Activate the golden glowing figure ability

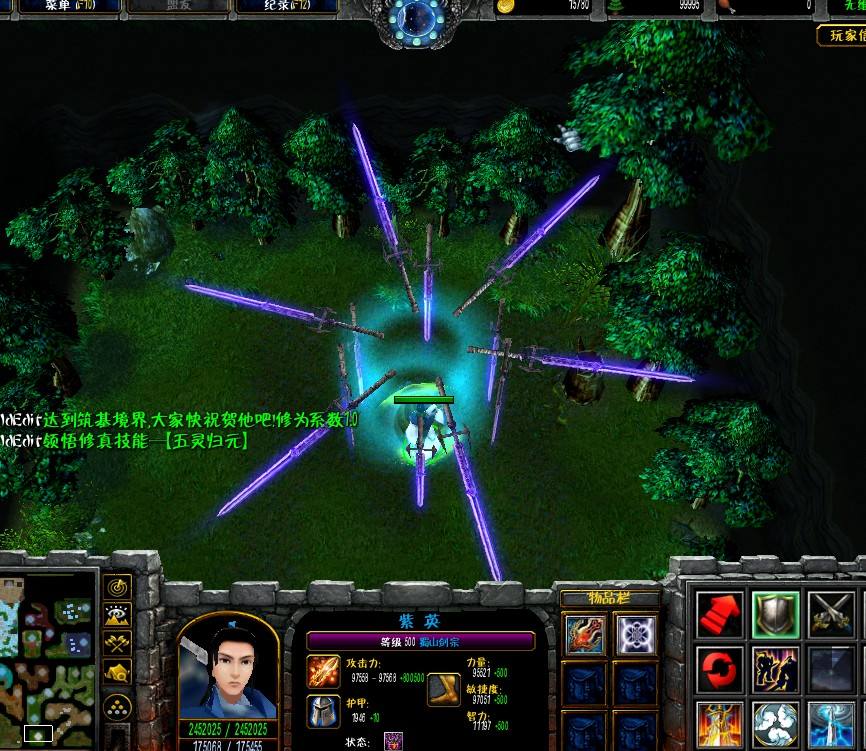pyautogui.click(x=720, y=725)
